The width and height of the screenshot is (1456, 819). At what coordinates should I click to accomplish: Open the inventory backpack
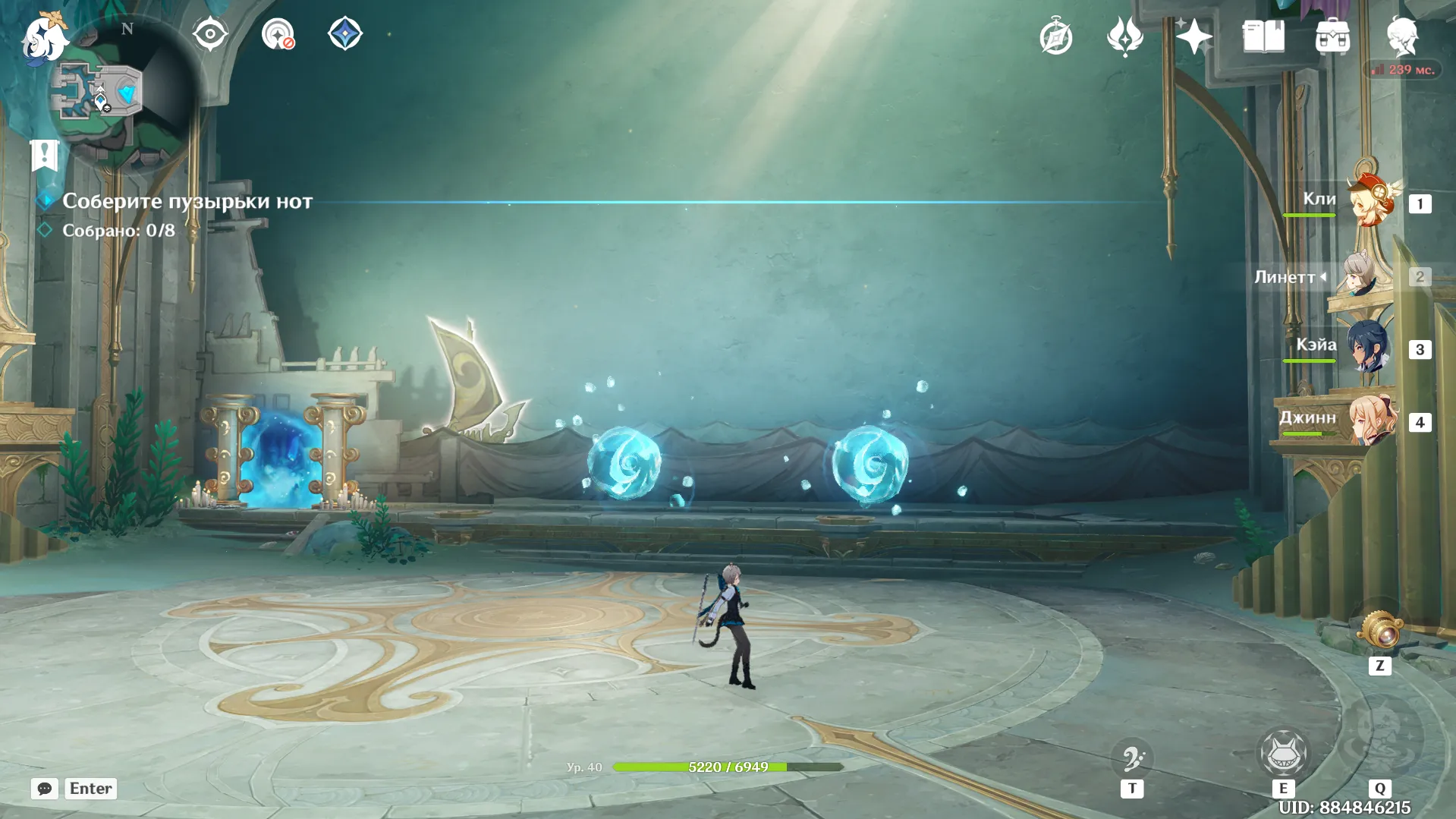1332,37
